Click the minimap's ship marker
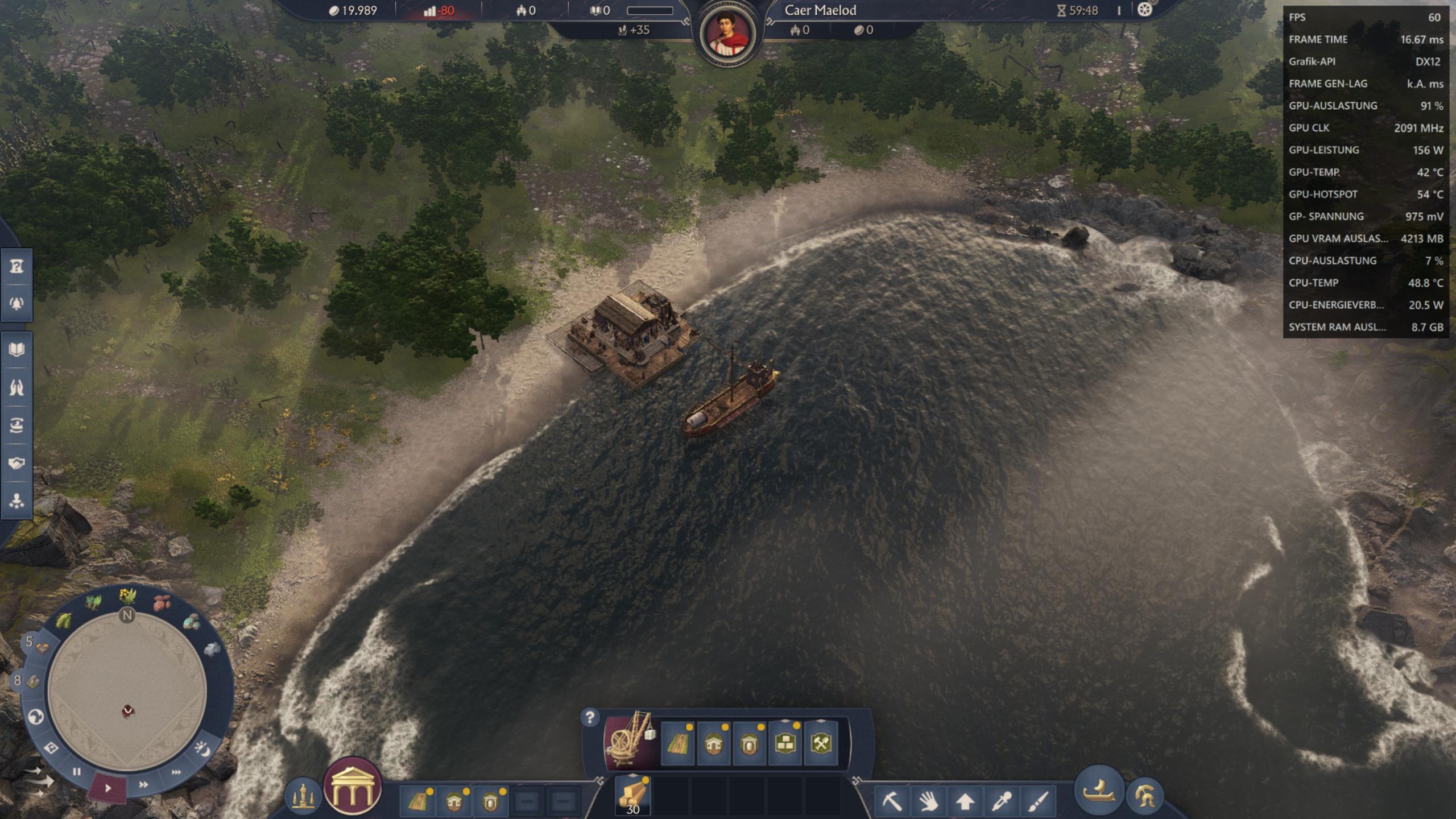The image size is (1456, 819). tap(128, 710)
